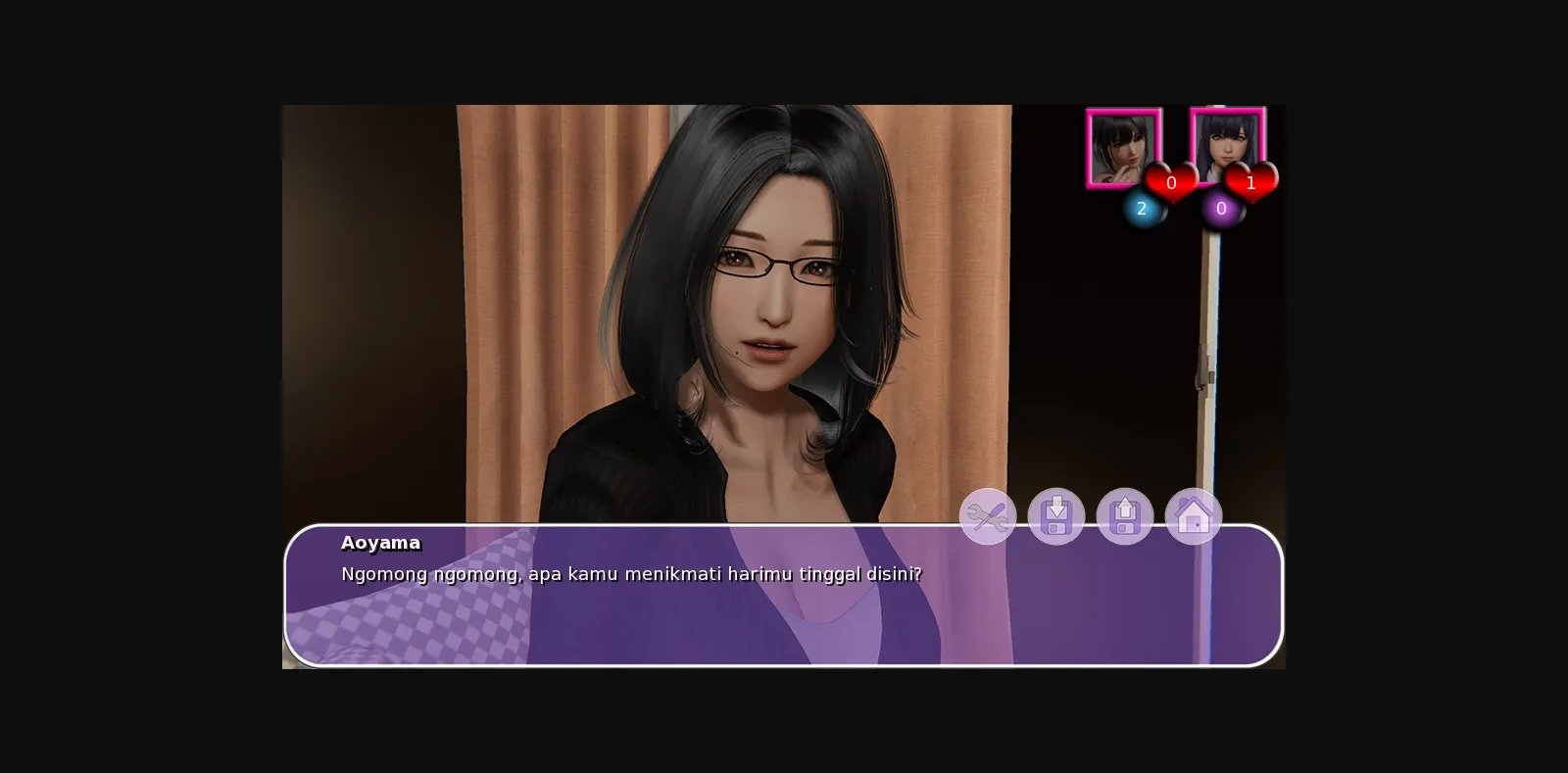Click the red heart showing 1
The height and width of the screenshot is (773, 1568).
coord(1251,182)
